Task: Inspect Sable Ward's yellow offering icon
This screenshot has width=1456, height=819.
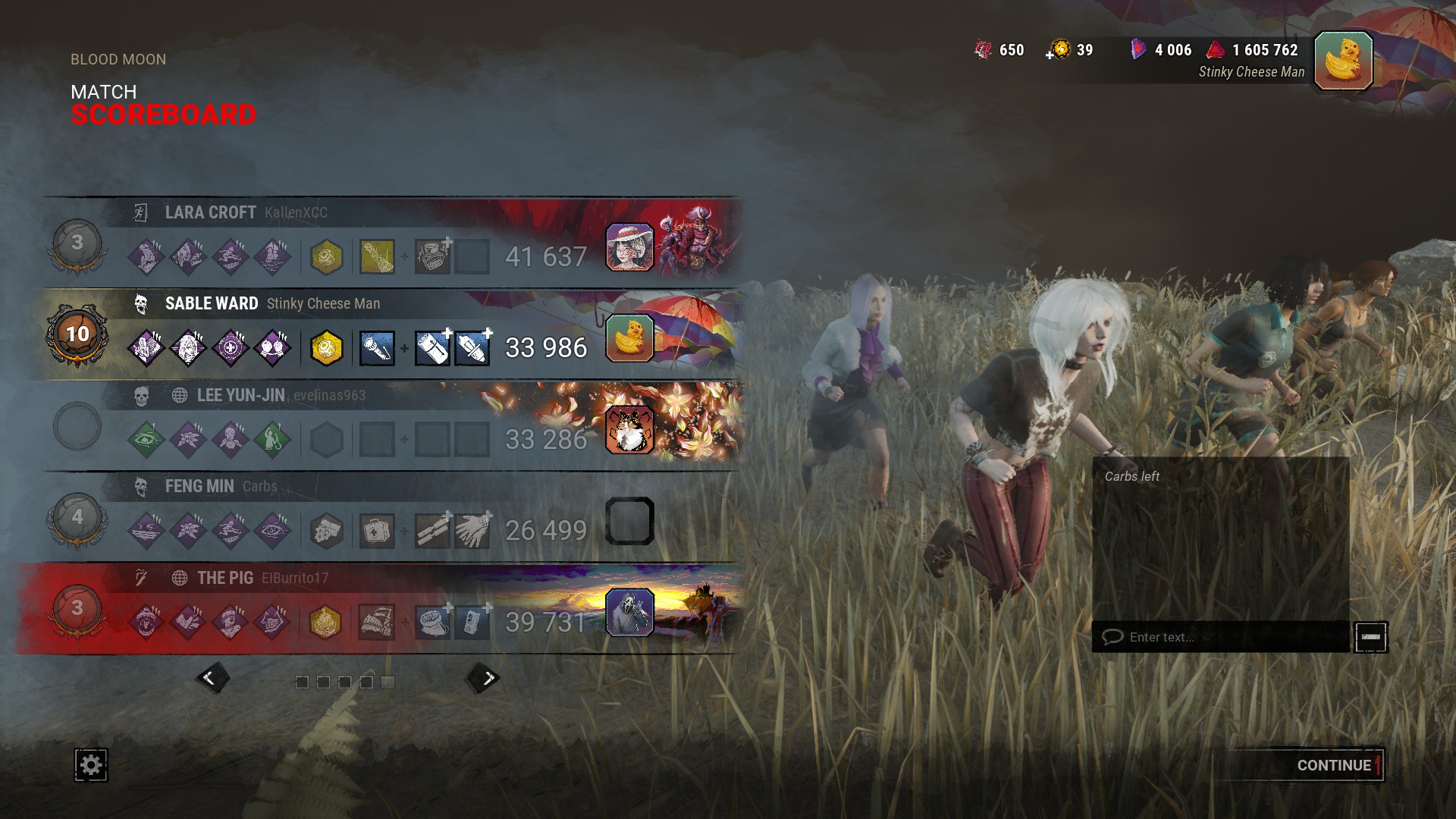Action: 327,349
